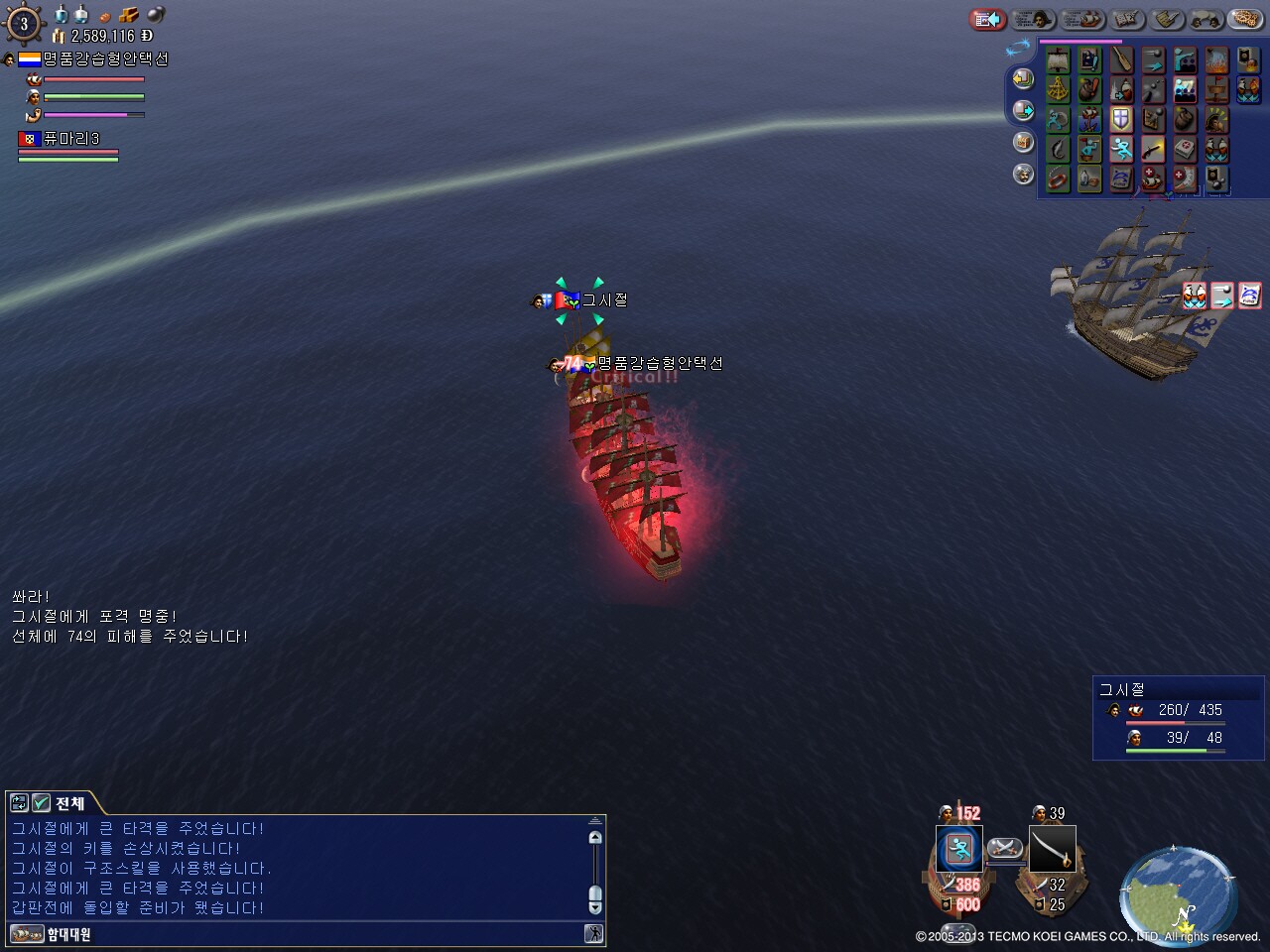Open the ship info menu button
Screen dimensions: 1270x952
click(x=1083, y=19)
